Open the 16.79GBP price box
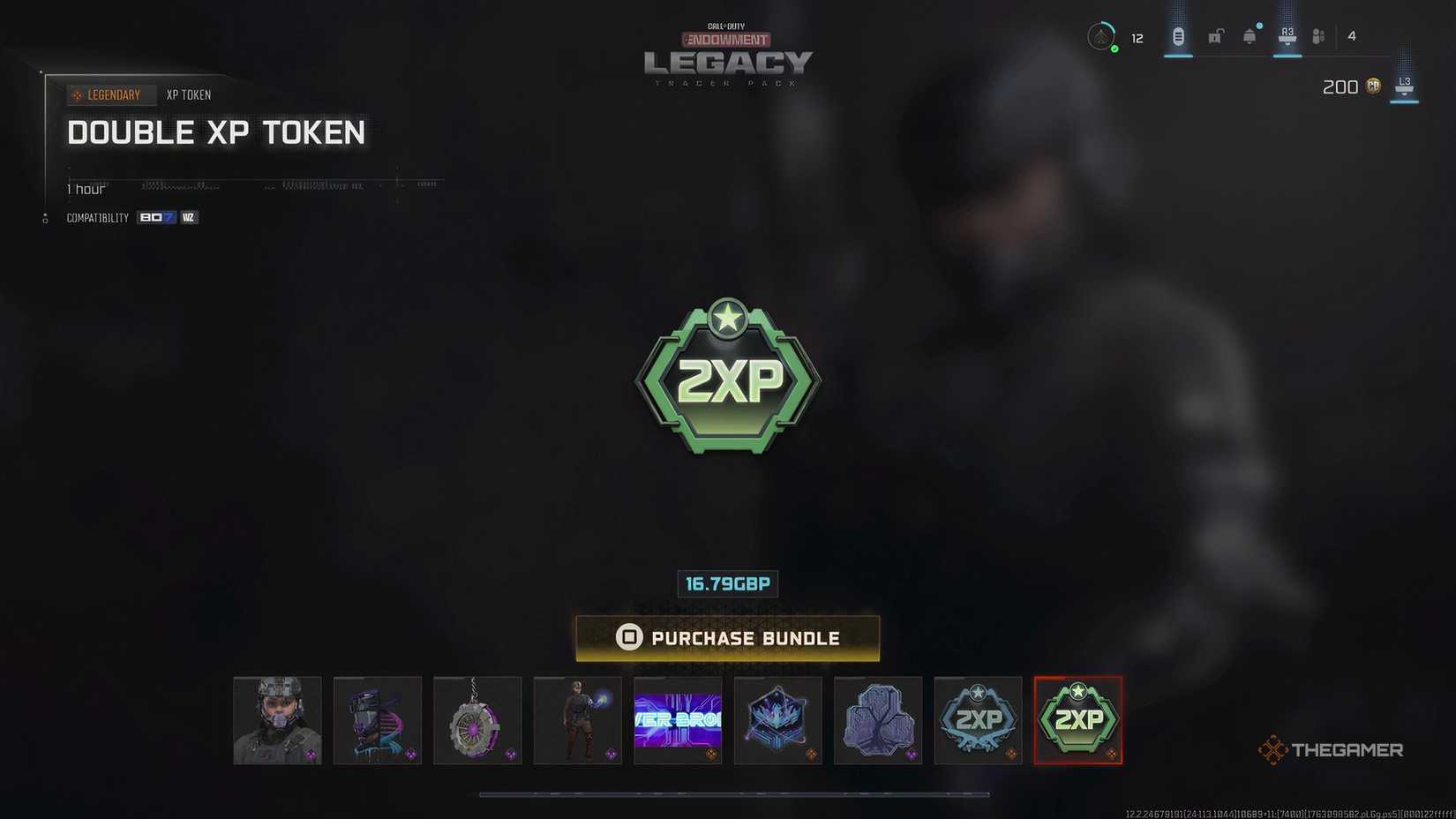1456x819 pixels. (727, 583)
